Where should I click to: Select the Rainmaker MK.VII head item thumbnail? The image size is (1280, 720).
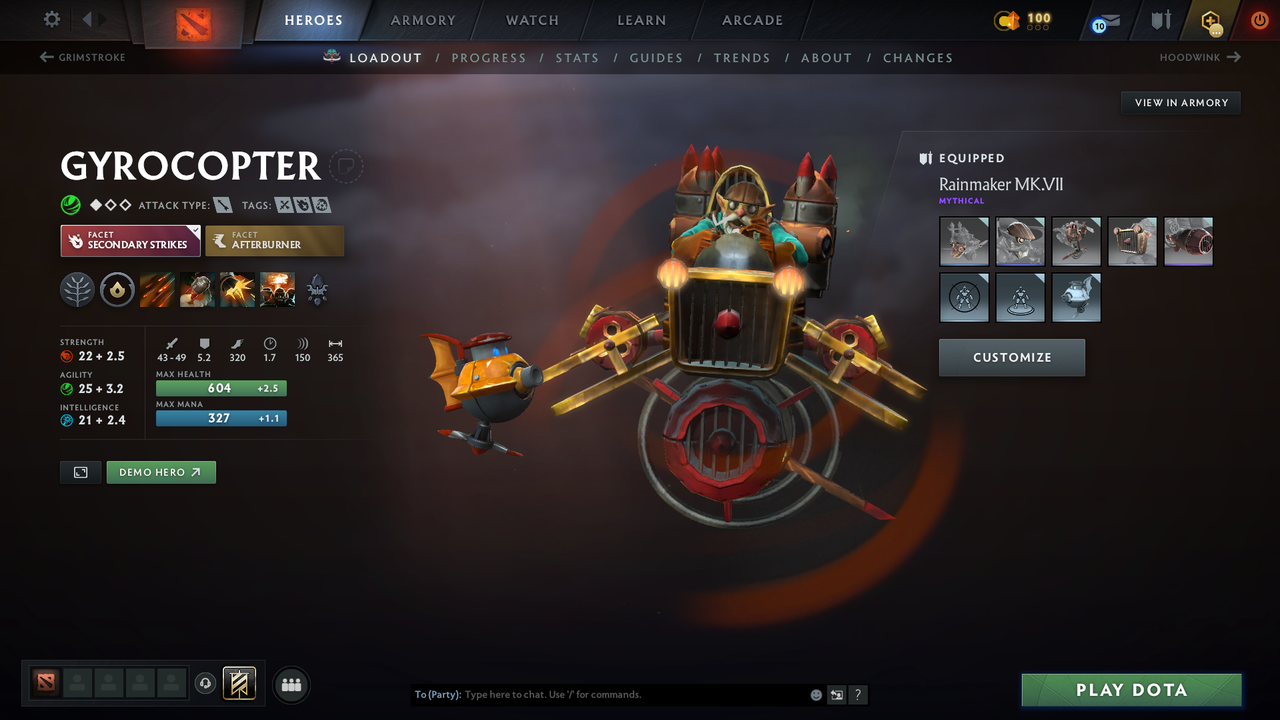(1020, 241)
